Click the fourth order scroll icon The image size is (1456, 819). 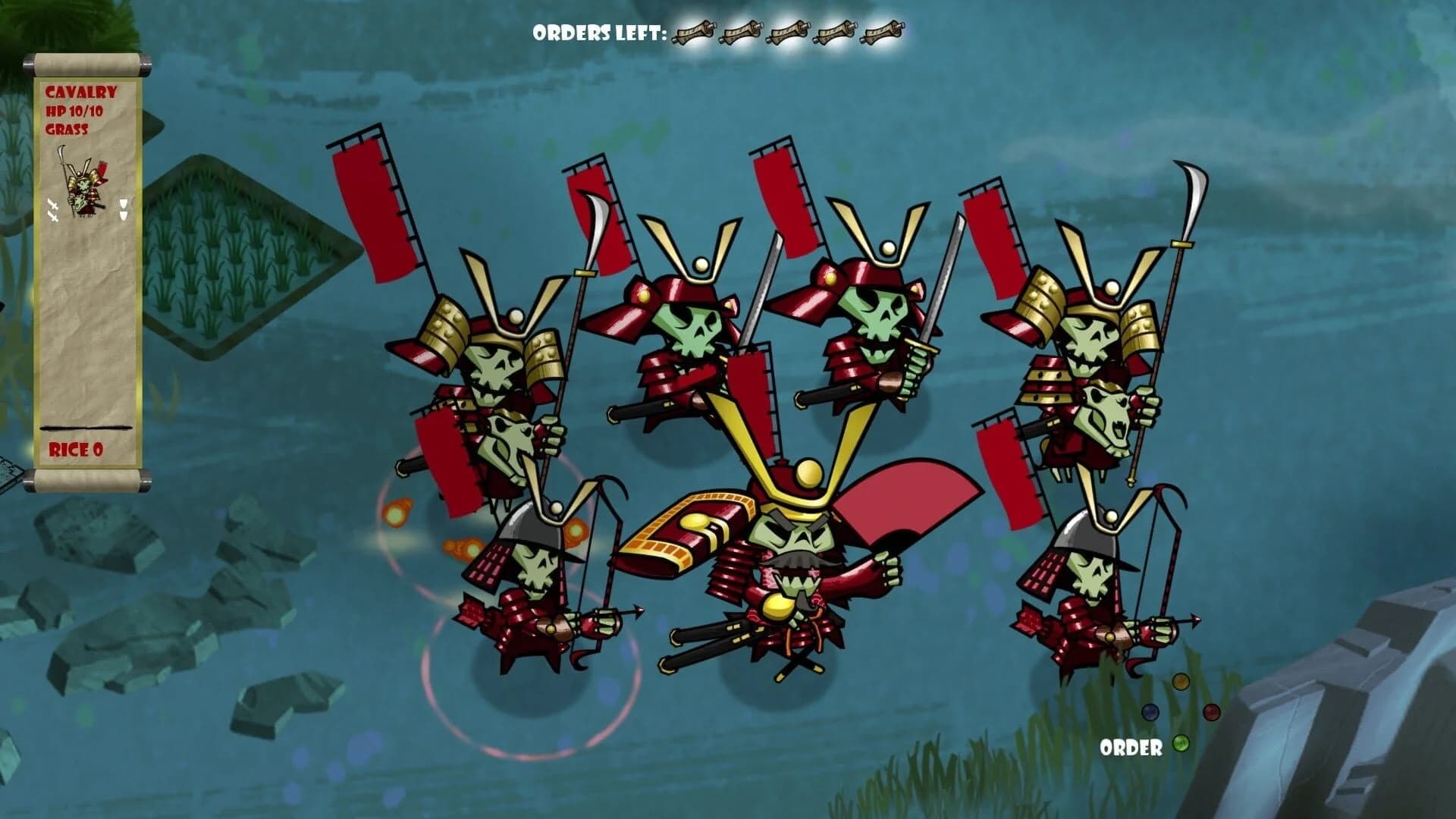836,32
